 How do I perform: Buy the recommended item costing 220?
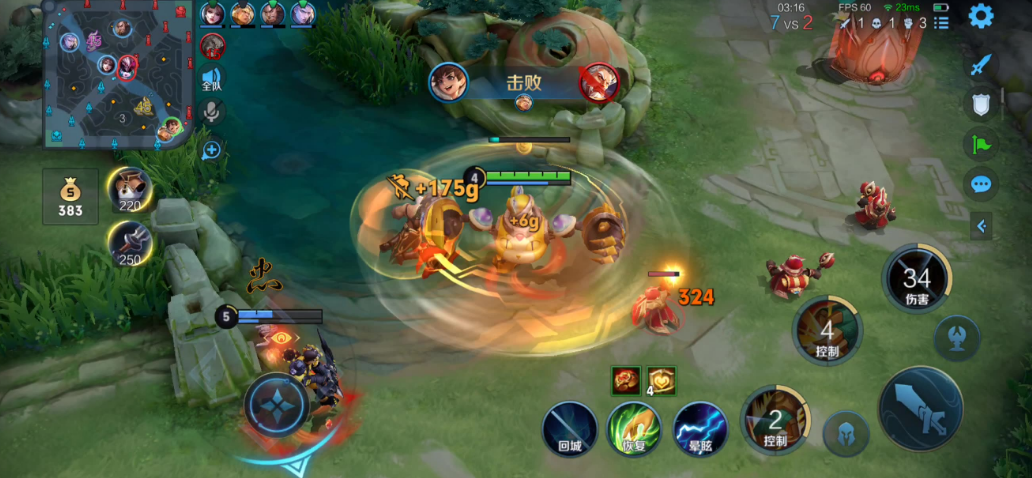[x=130, y=190]
